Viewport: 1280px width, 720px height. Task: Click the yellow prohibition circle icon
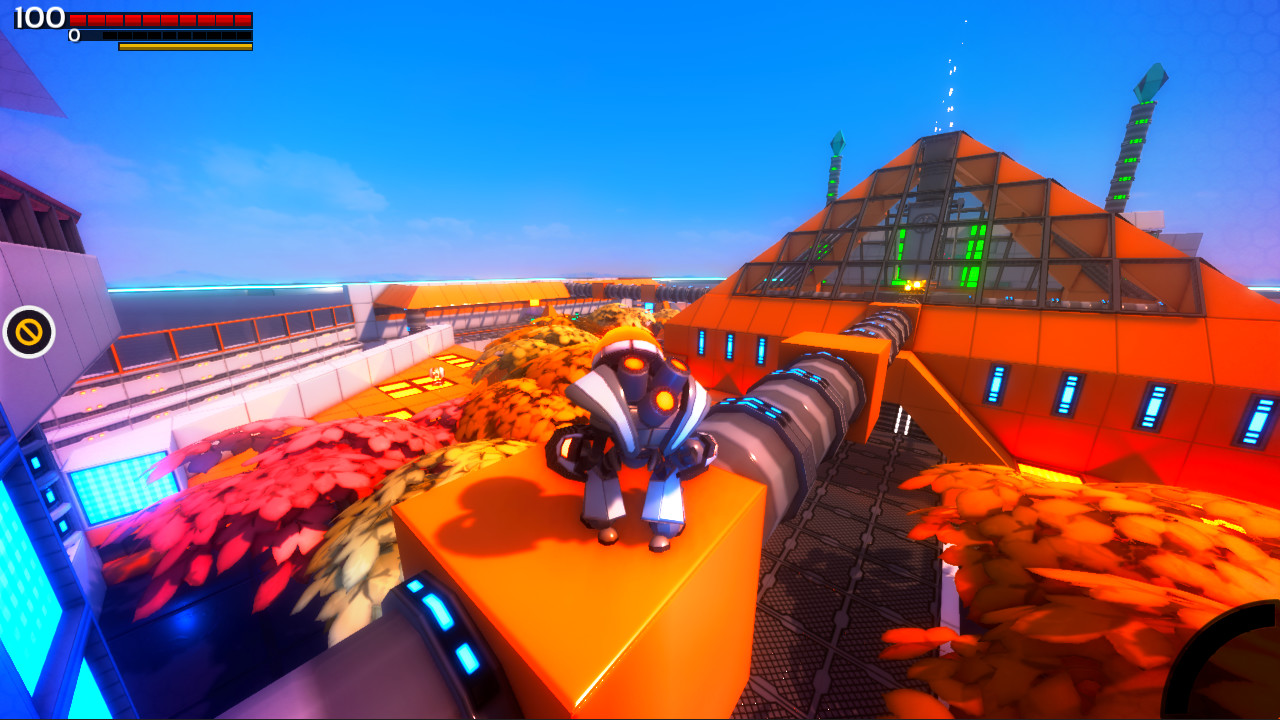(x=28, y=332)
